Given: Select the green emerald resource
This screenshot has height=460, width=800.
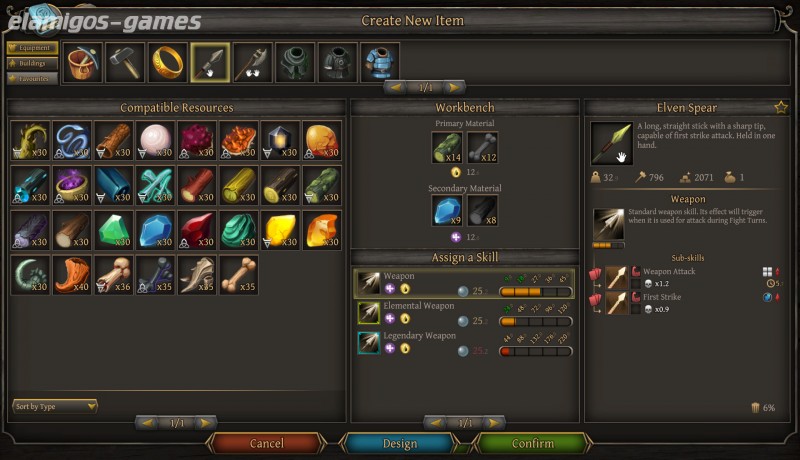Looking at the screenshot, I should [x=113, y=229].
